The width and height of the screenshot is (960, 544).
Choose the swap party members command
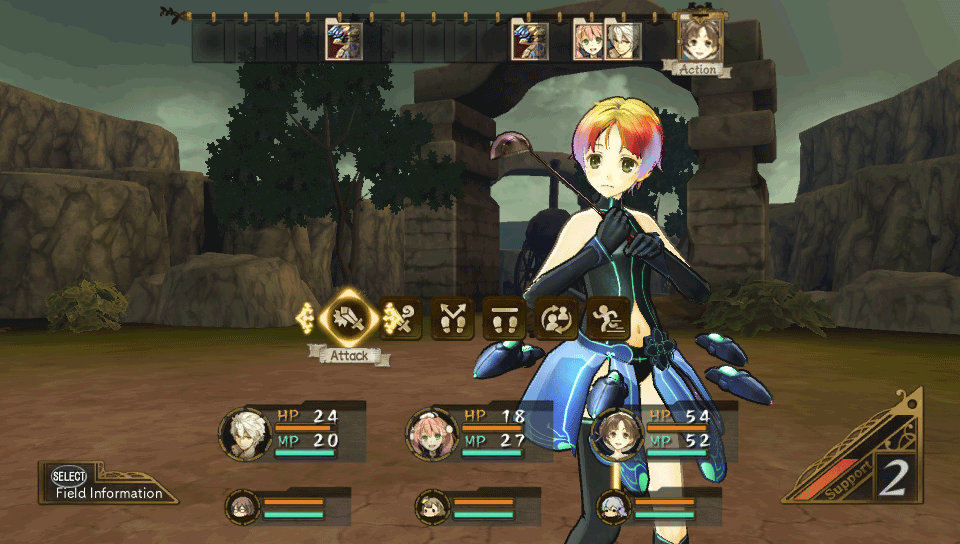tap(556, 319)
